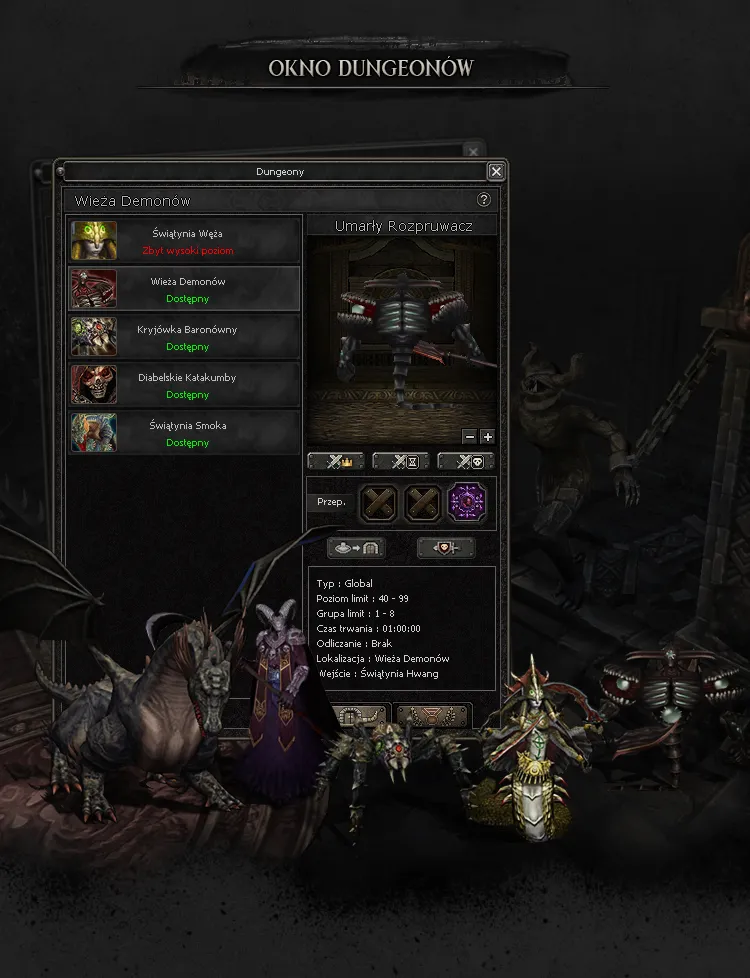Select the Kryjówka Baronówny dungeon

(185, 337)
